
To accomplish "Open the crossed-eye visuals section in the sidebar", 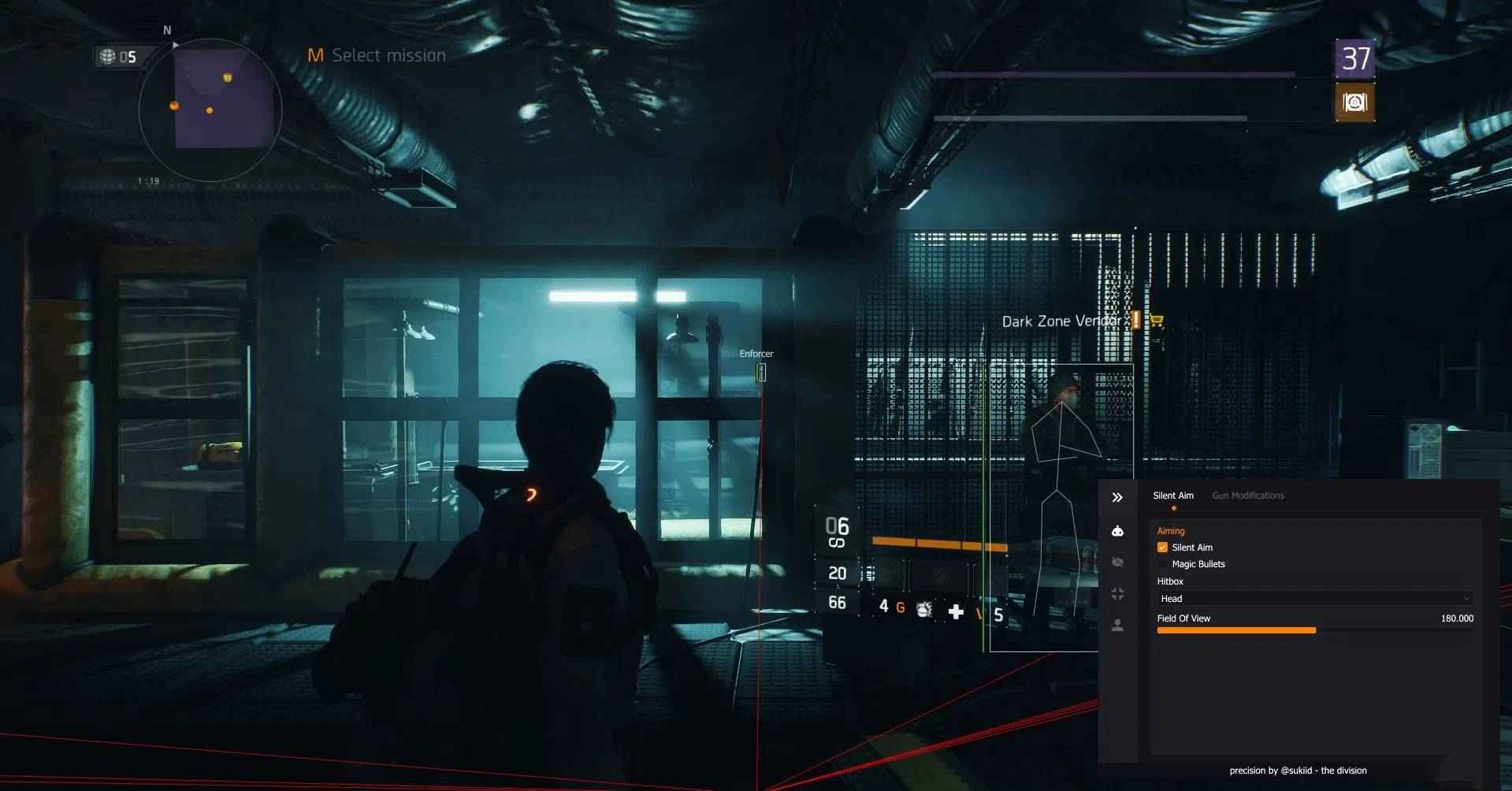I will tap(1116, 562).
